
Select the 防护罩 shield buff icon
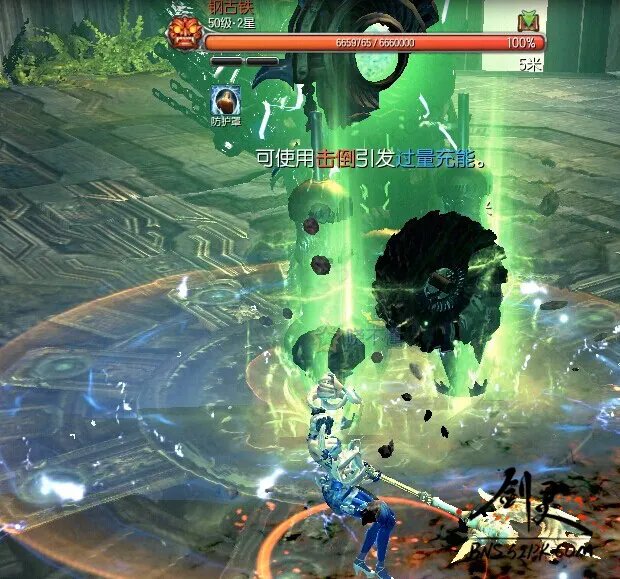(225, 100)
